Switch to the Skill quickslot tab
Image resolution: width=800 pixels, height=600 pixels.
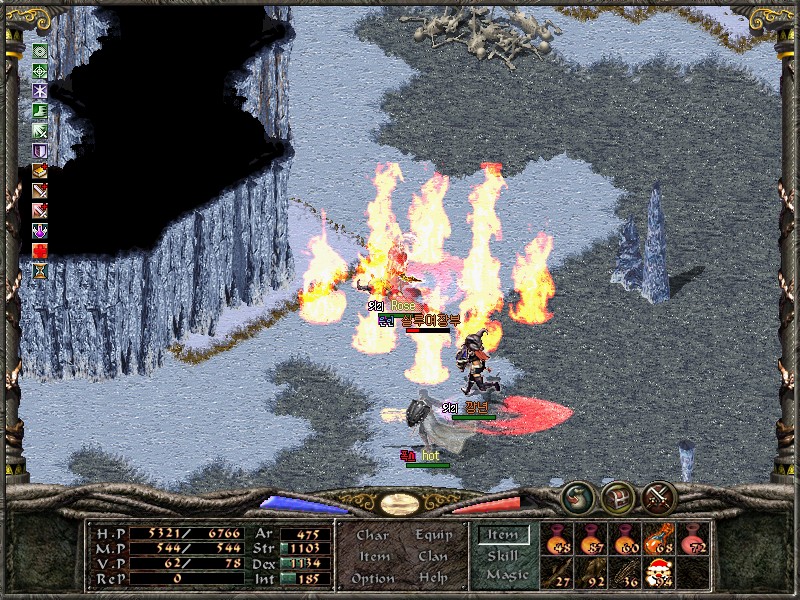coord(502,555)
